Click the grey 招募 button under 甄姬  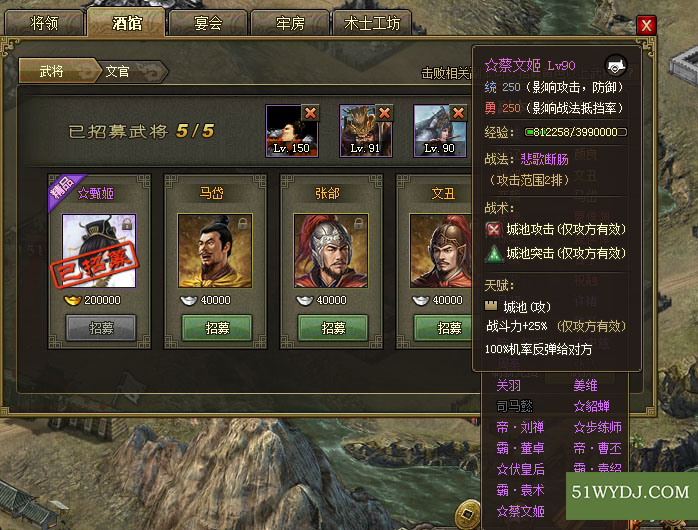101,327
